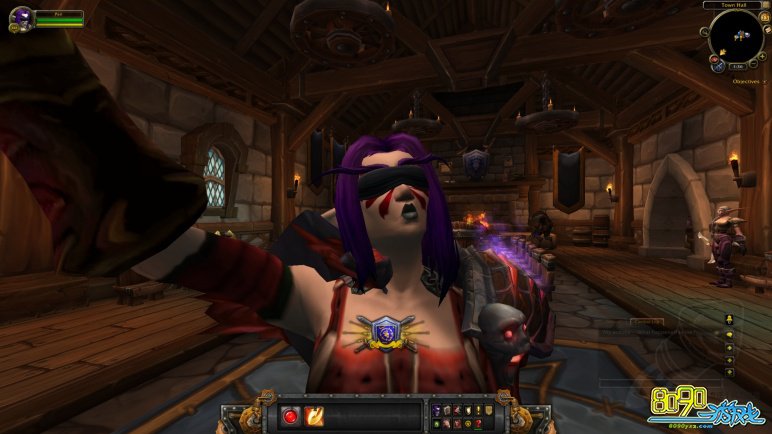Use the orange flame slash ability
The height and width of the screenshot is (434, 772).
coord(314,415)
